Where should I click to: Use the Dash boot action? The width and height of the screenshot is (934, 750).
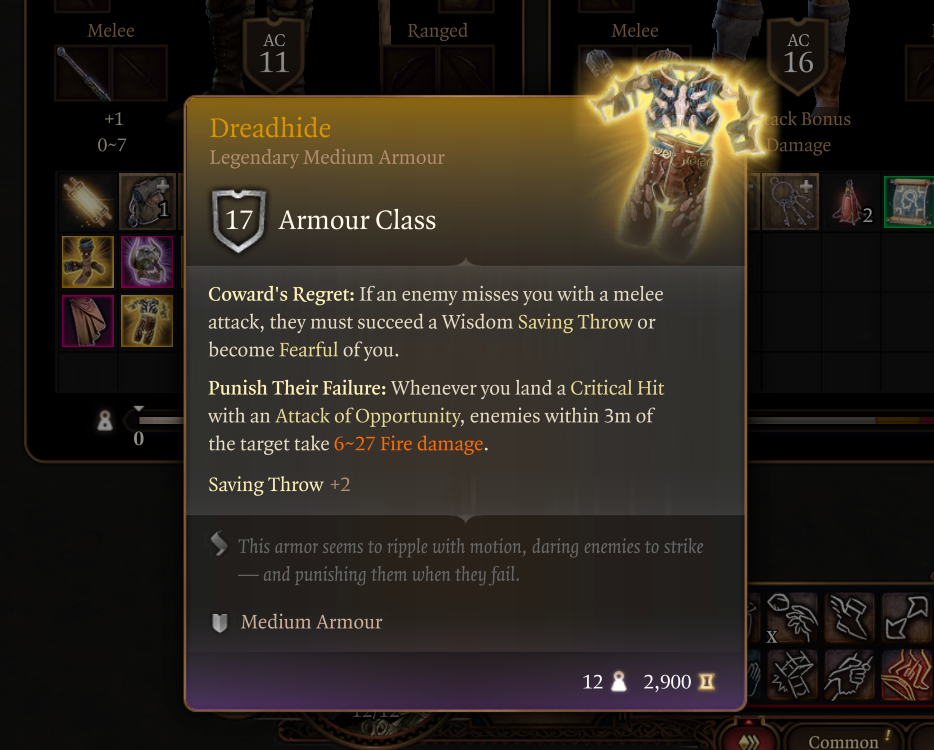pyautogui.click(x=849, y=617)
